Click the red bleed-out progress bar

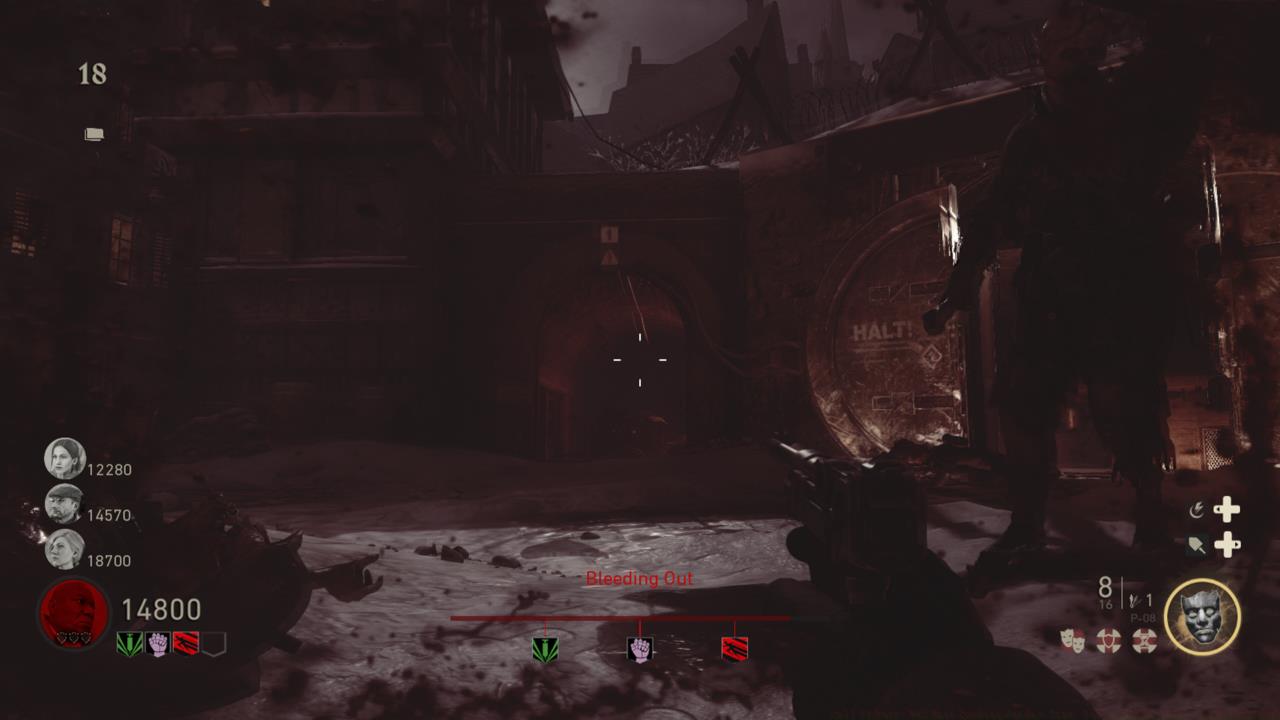click(x=639, y=618)
